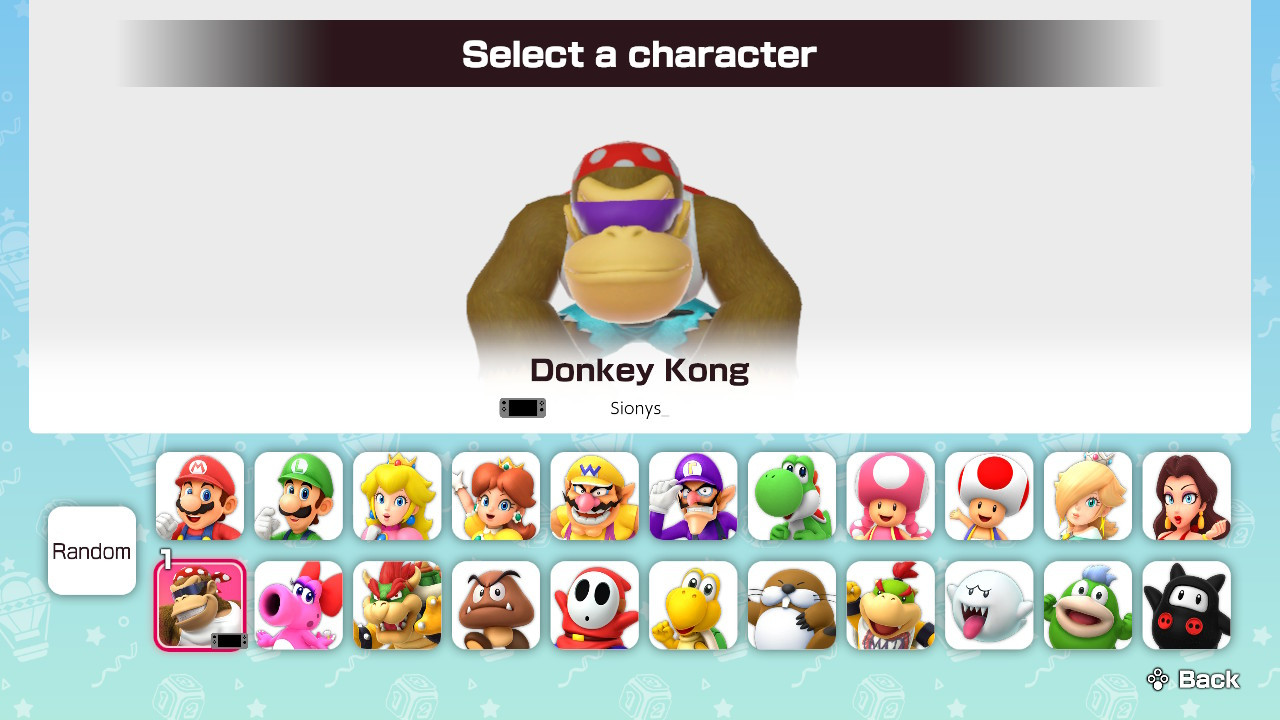Pick Daisy from the character roster
The width and height of the screenshot is (1280, 720).
click(x=495, y=497)
